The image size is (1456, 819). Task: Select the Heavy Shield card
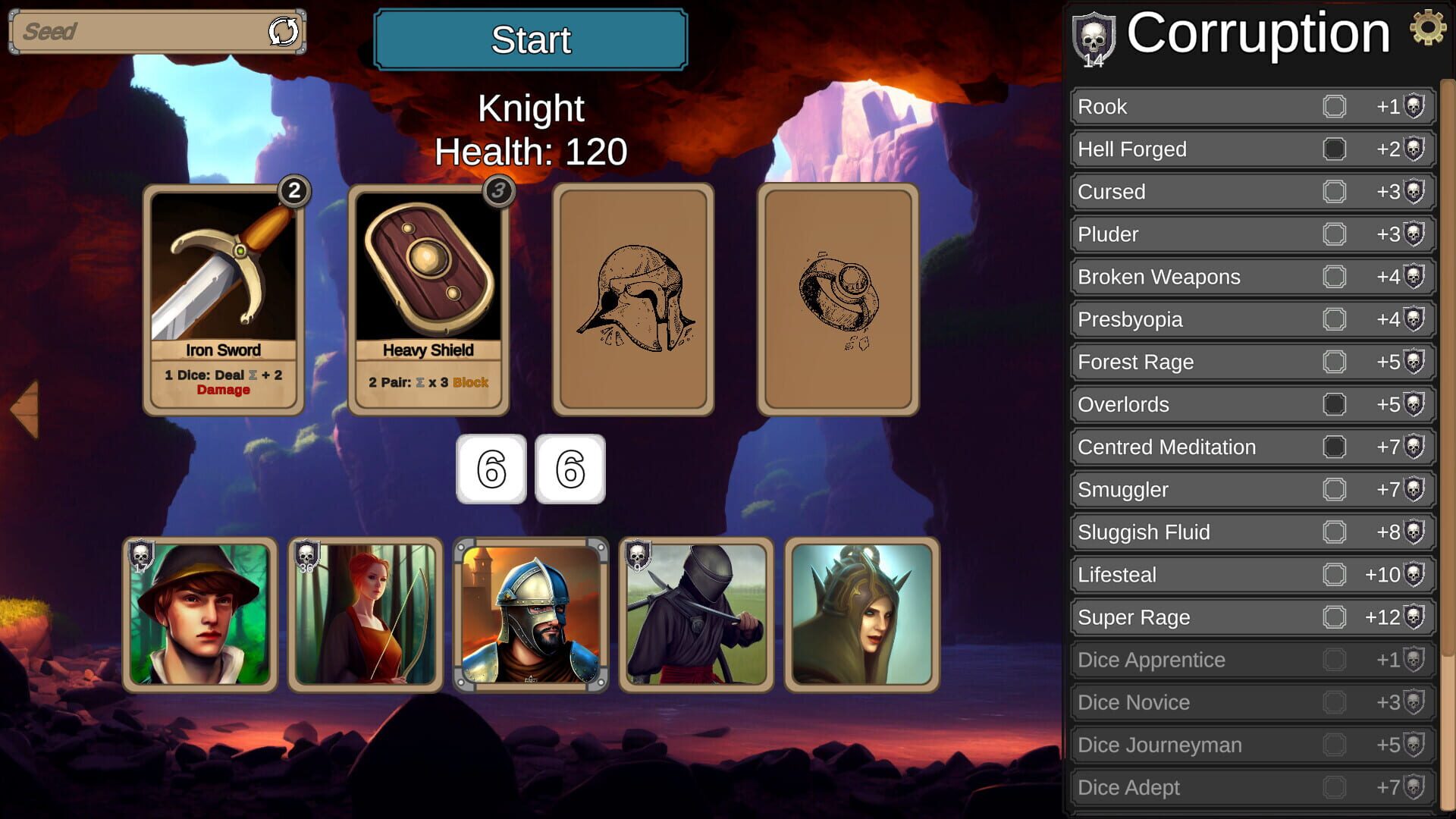tap(429, 296)
